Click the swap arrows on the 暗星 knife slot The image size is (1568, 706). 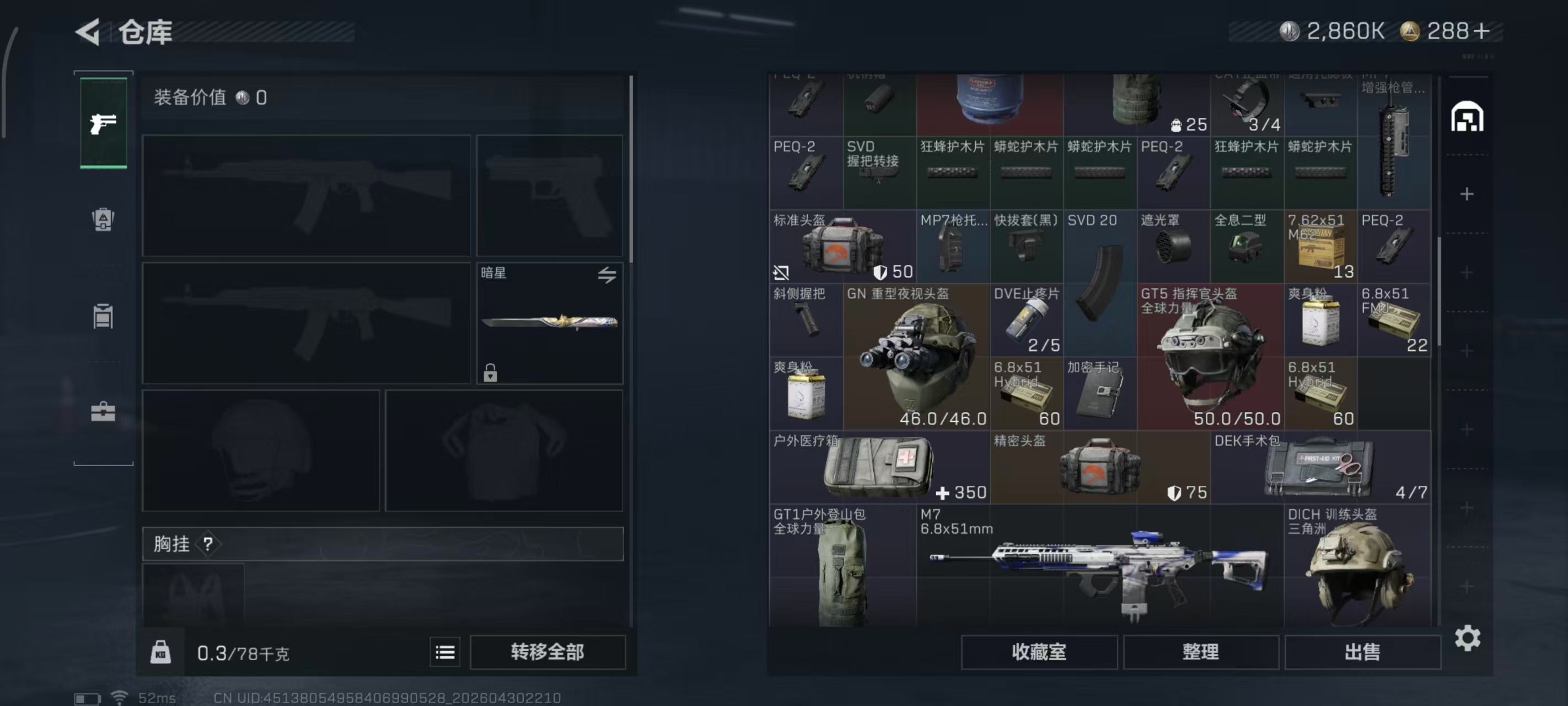point(606,275)
